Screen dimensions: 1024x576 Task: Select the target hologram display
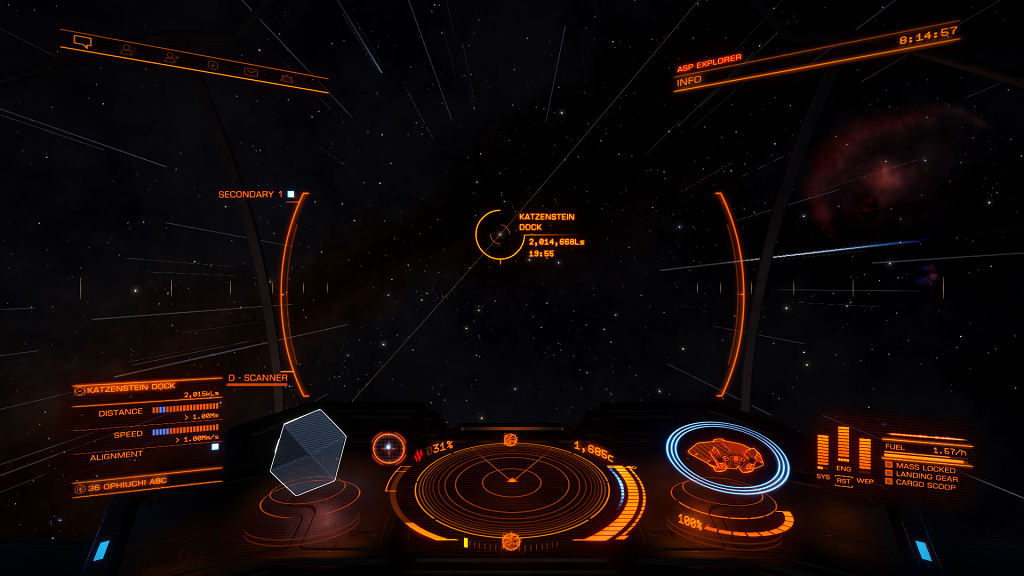[308, 452]
